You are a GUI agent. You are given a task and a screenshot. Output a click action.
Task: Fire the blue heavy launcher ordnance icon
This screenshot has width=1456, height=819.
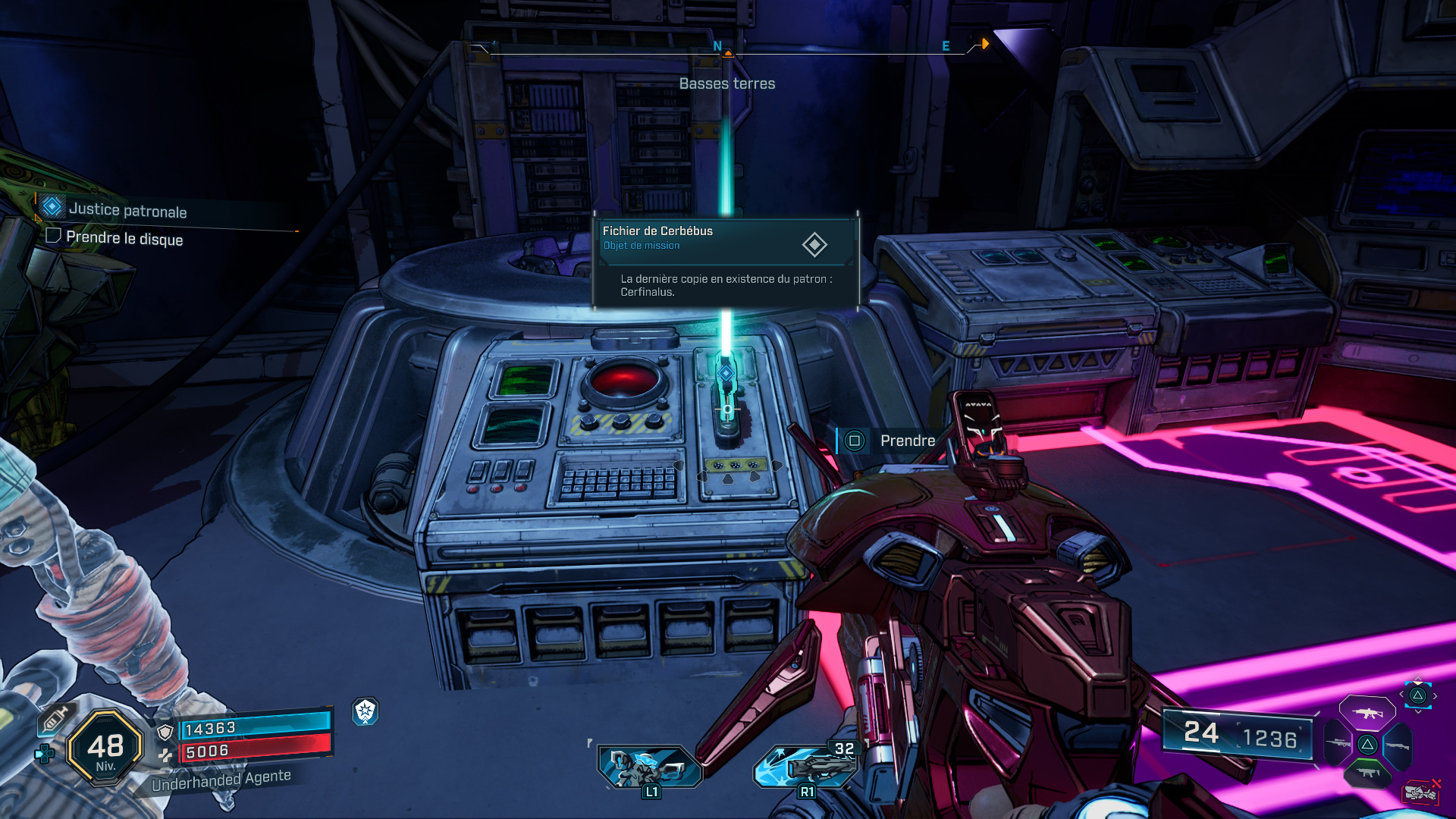point(805,766)
